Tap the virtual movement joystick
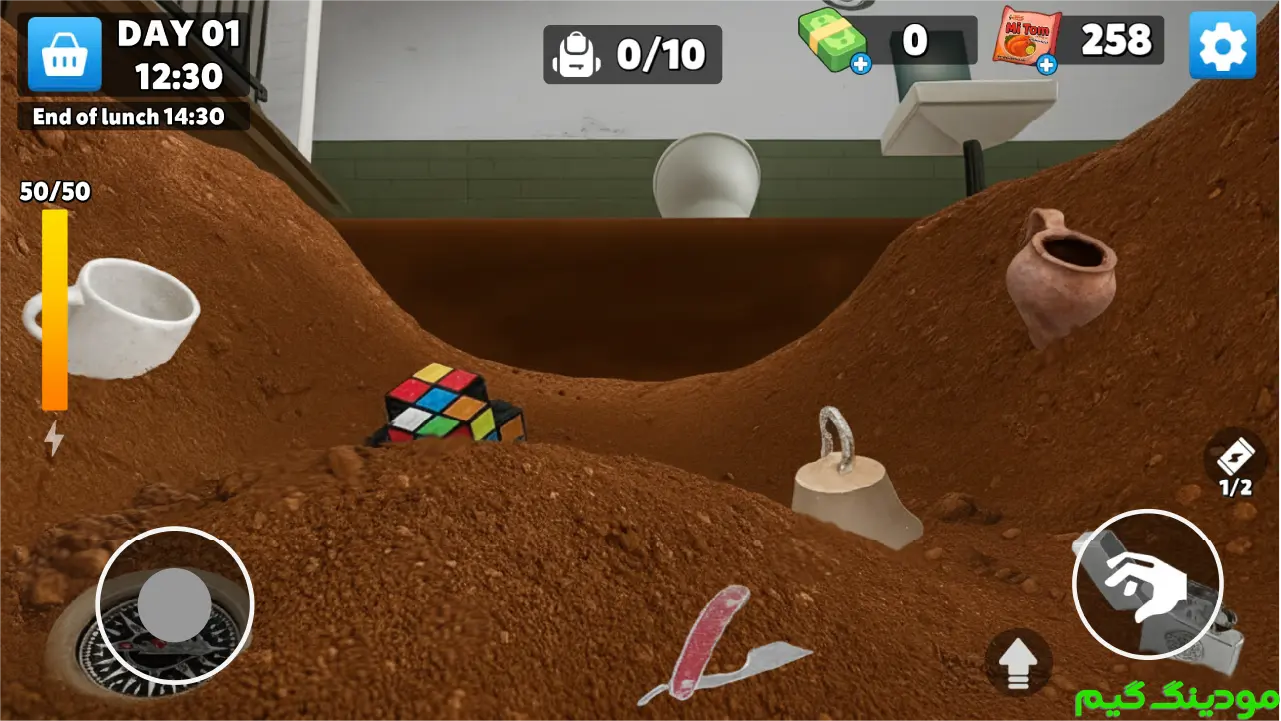This screenshot has width=1281, height=721. click(175, 605)
